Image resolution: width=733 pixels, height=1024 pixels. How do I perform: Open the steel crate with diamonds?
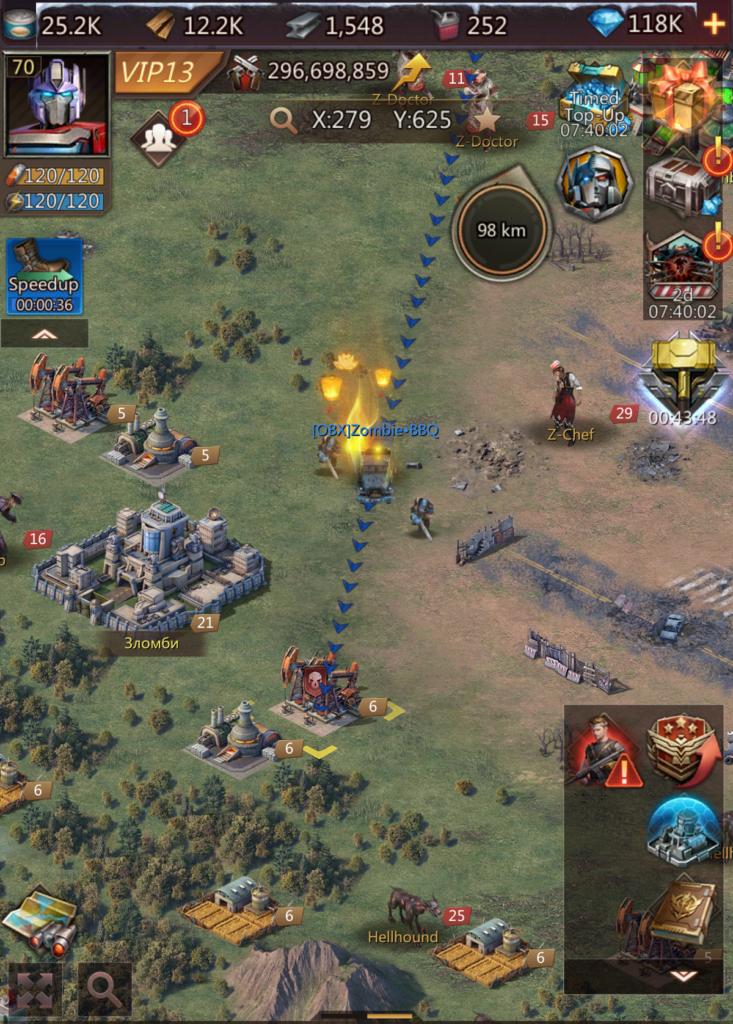[x=682, y=184]
